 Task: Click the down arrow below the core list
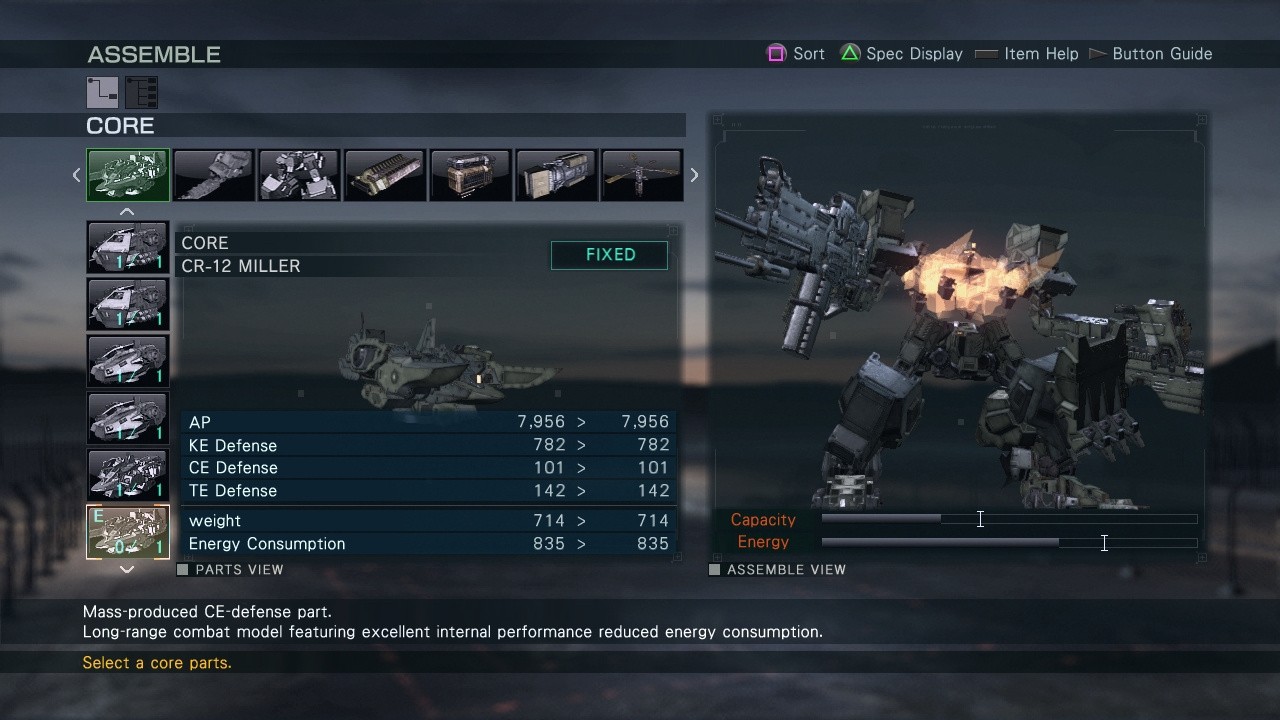pyautogui.click(x=127, y=569)
